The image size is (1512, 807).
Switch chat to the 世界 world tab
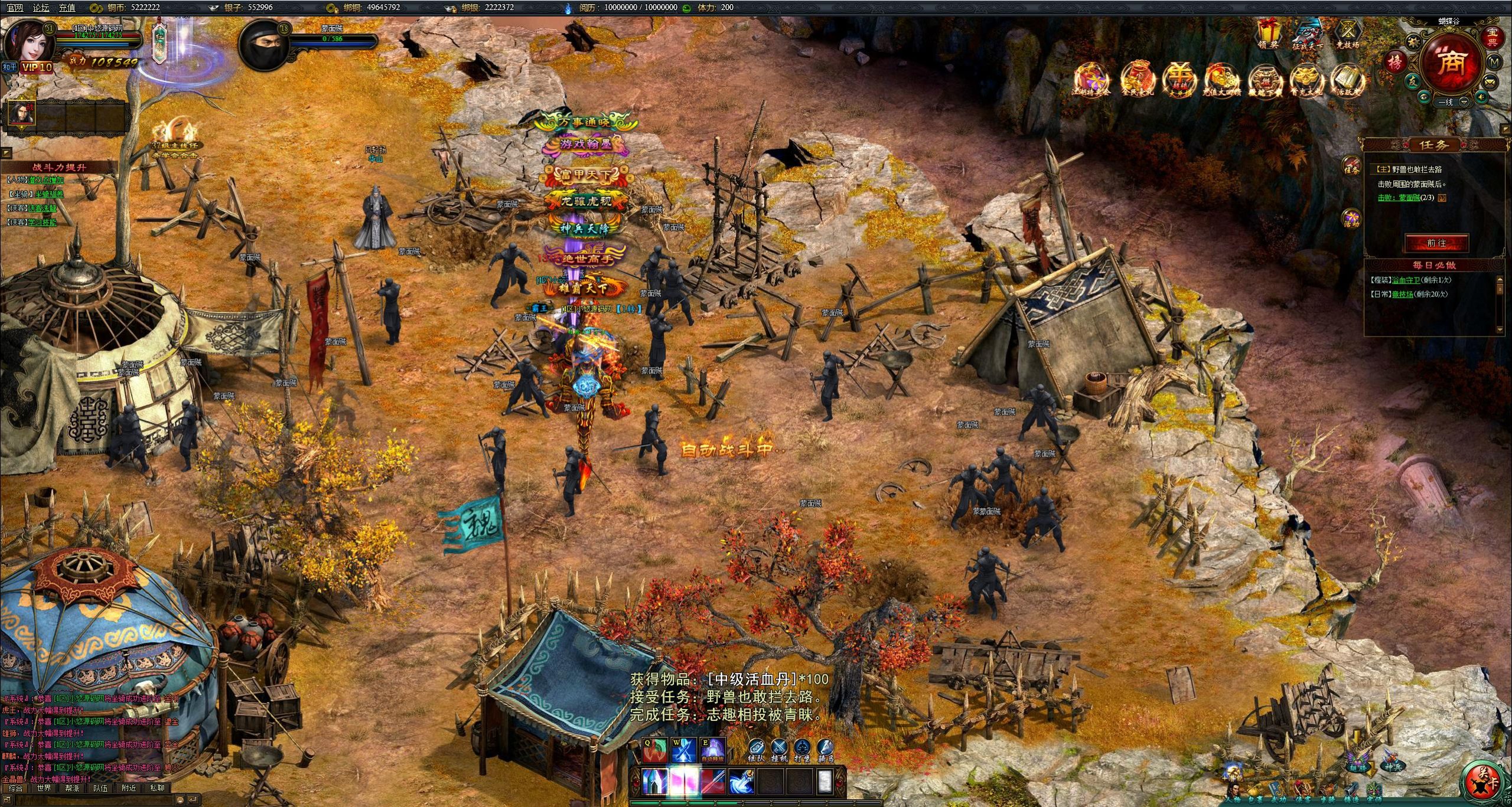44,788
